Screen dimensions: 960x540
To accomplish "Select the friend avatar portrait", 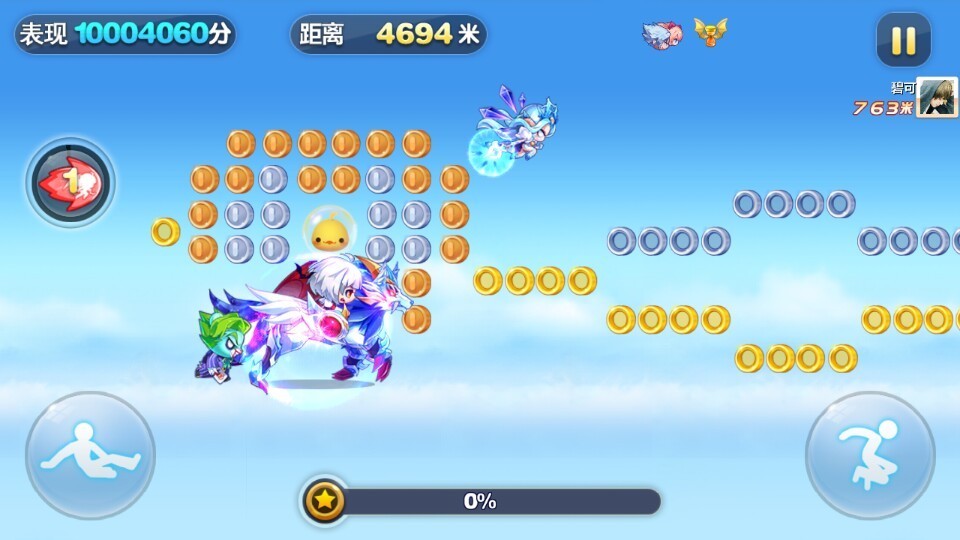I will 937,98.
